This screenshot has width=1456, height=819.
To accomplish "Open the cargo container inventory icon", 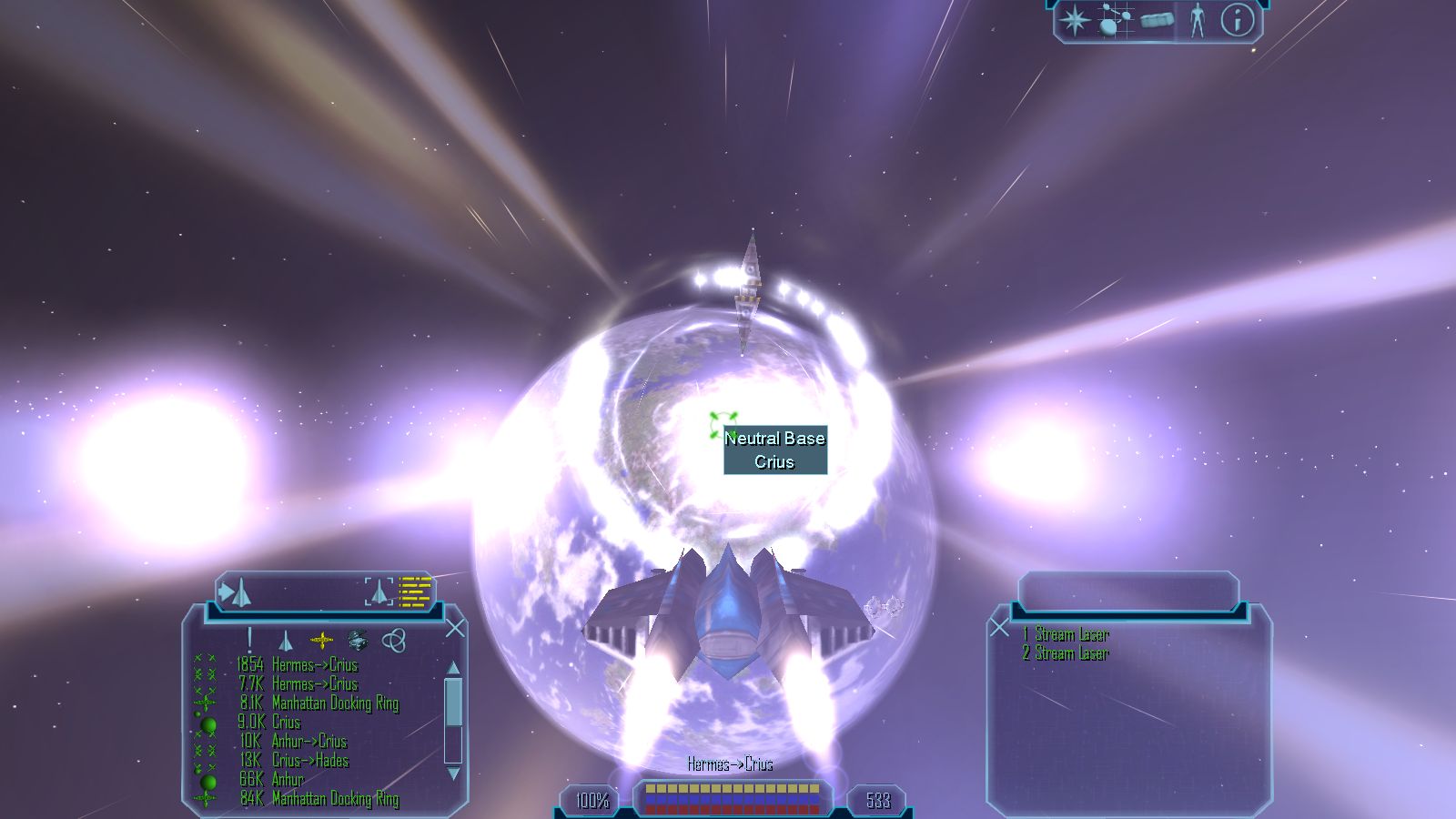I will pyautogui.click(x=1157, y=21).
